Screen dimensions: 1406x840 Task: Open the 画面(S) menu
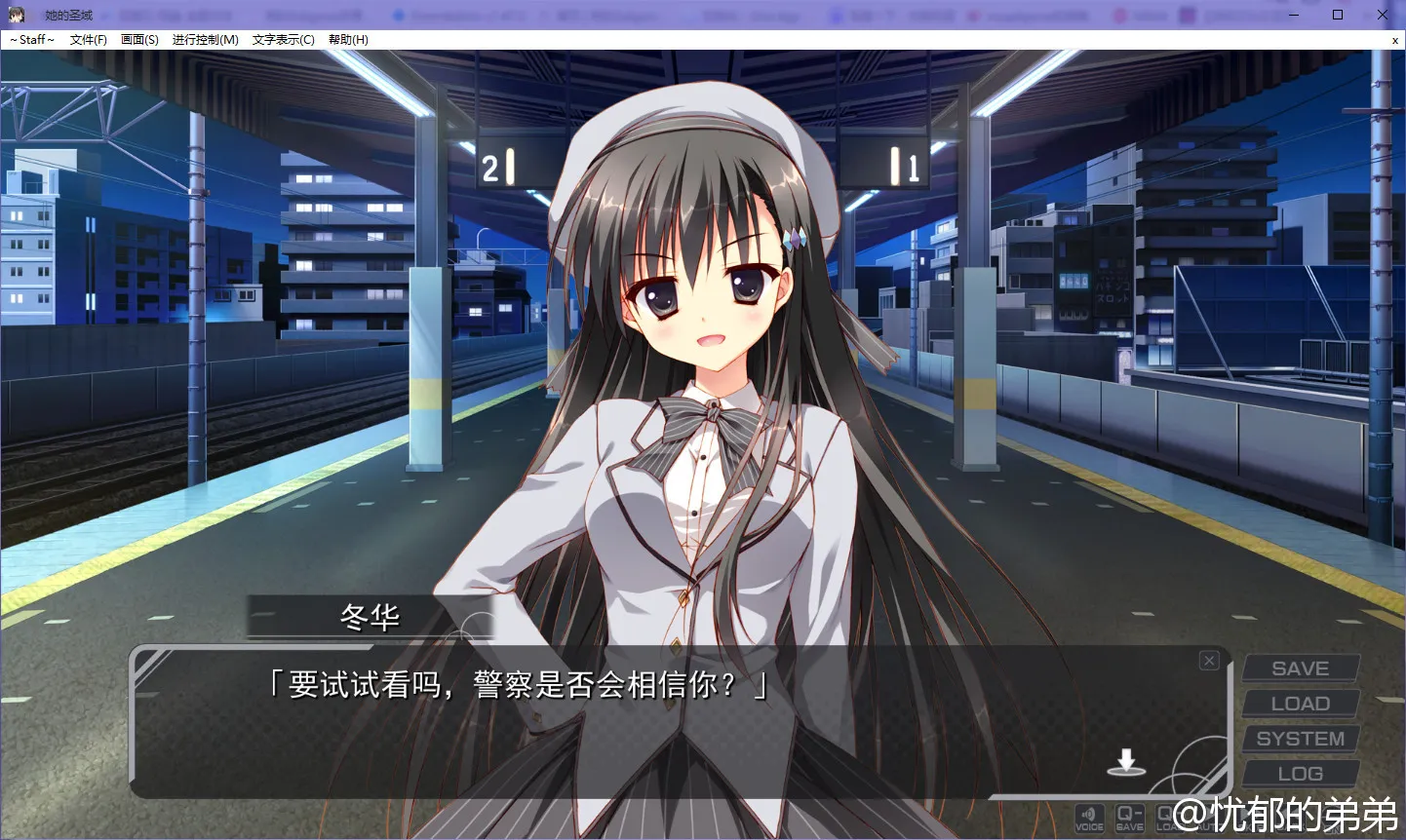[139, 40]
